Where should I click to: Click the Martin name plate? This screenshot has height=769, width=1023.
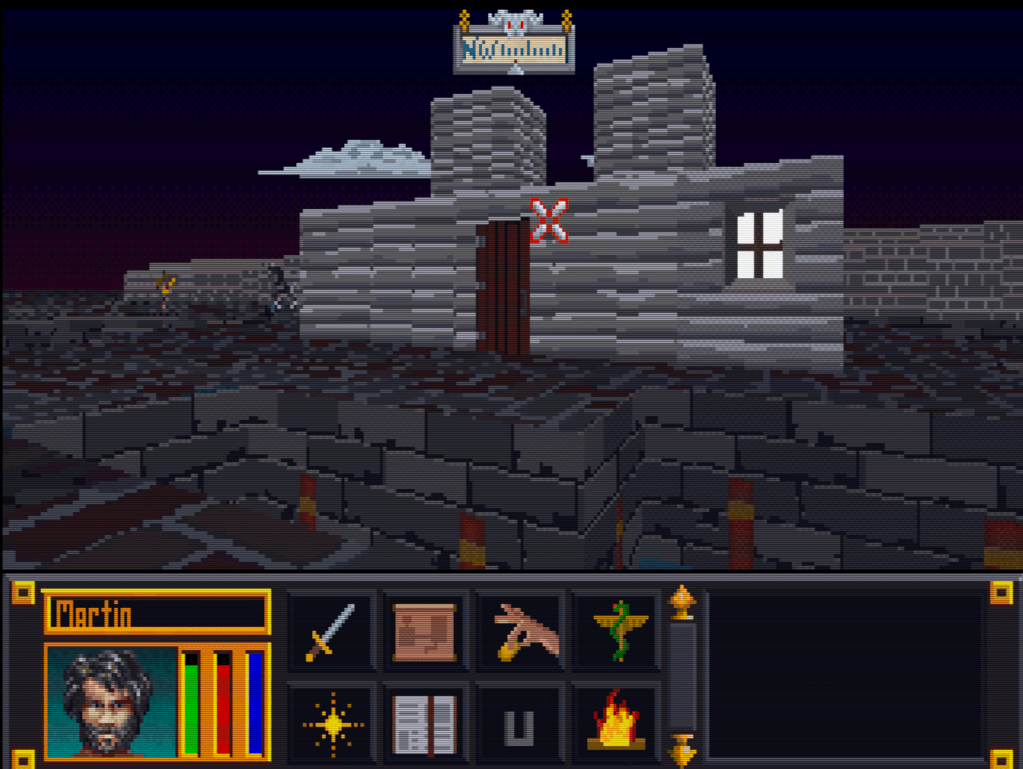156,612
